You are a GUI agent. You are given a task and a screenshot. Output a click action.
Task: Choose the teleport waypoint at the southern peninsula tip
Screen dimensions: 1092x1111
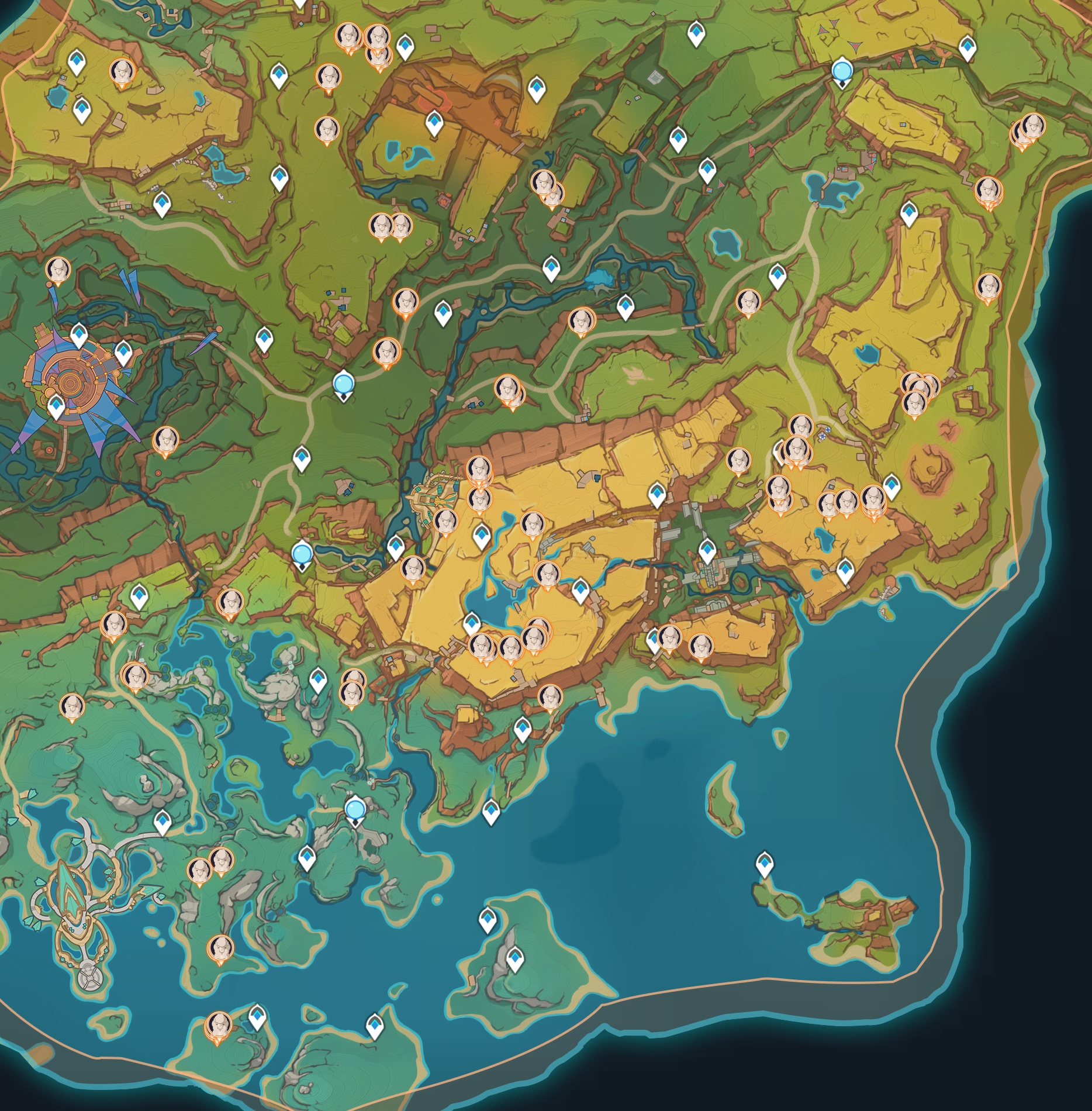coord(491,811)
